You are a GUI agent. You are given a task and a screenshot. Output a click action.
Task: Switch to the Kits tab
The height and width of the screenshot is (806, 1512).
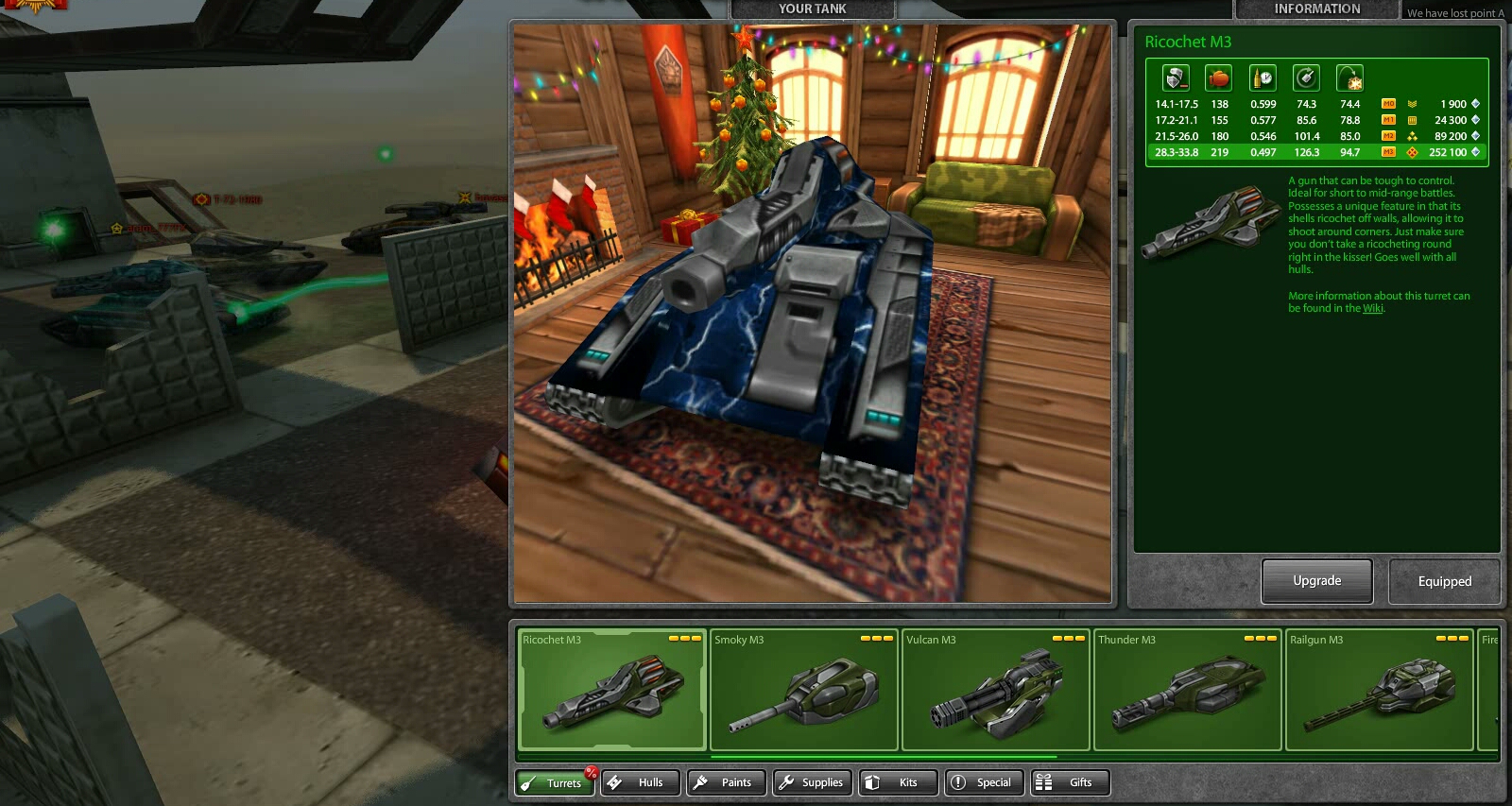900,782
